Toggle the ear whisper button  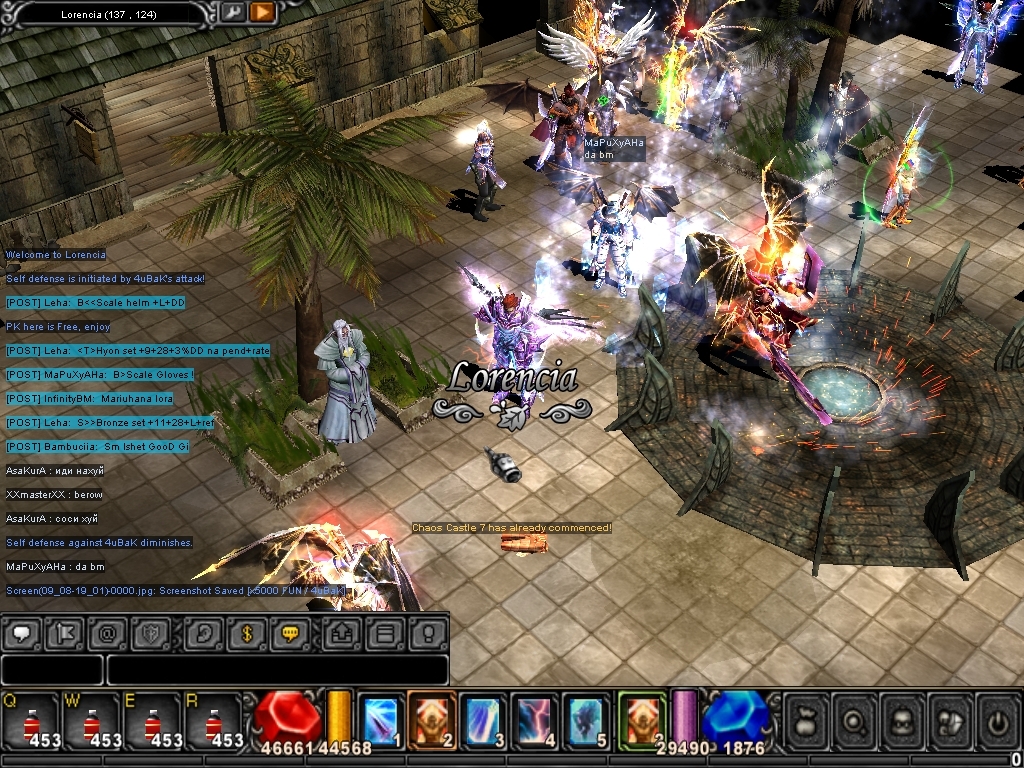204,633
